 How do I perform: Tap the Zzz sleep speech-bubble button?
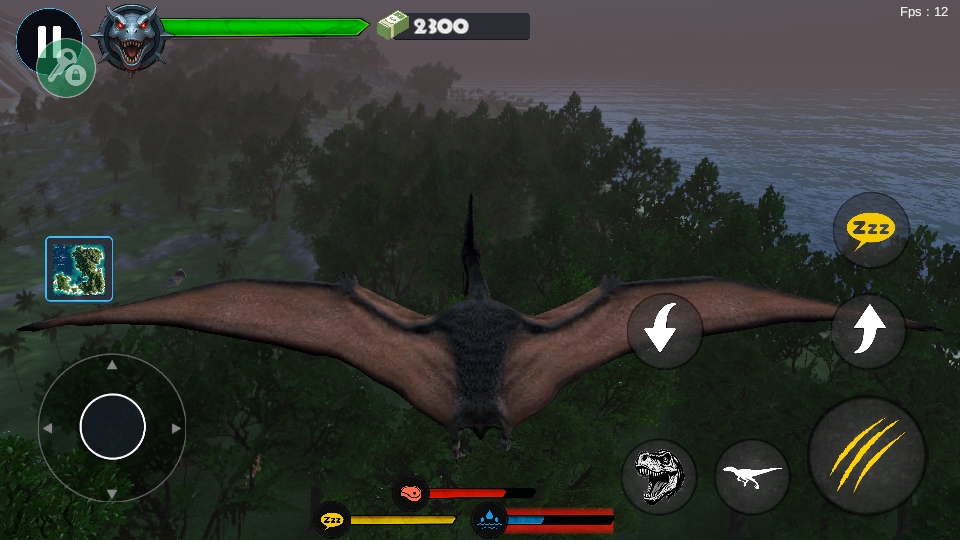871,230
